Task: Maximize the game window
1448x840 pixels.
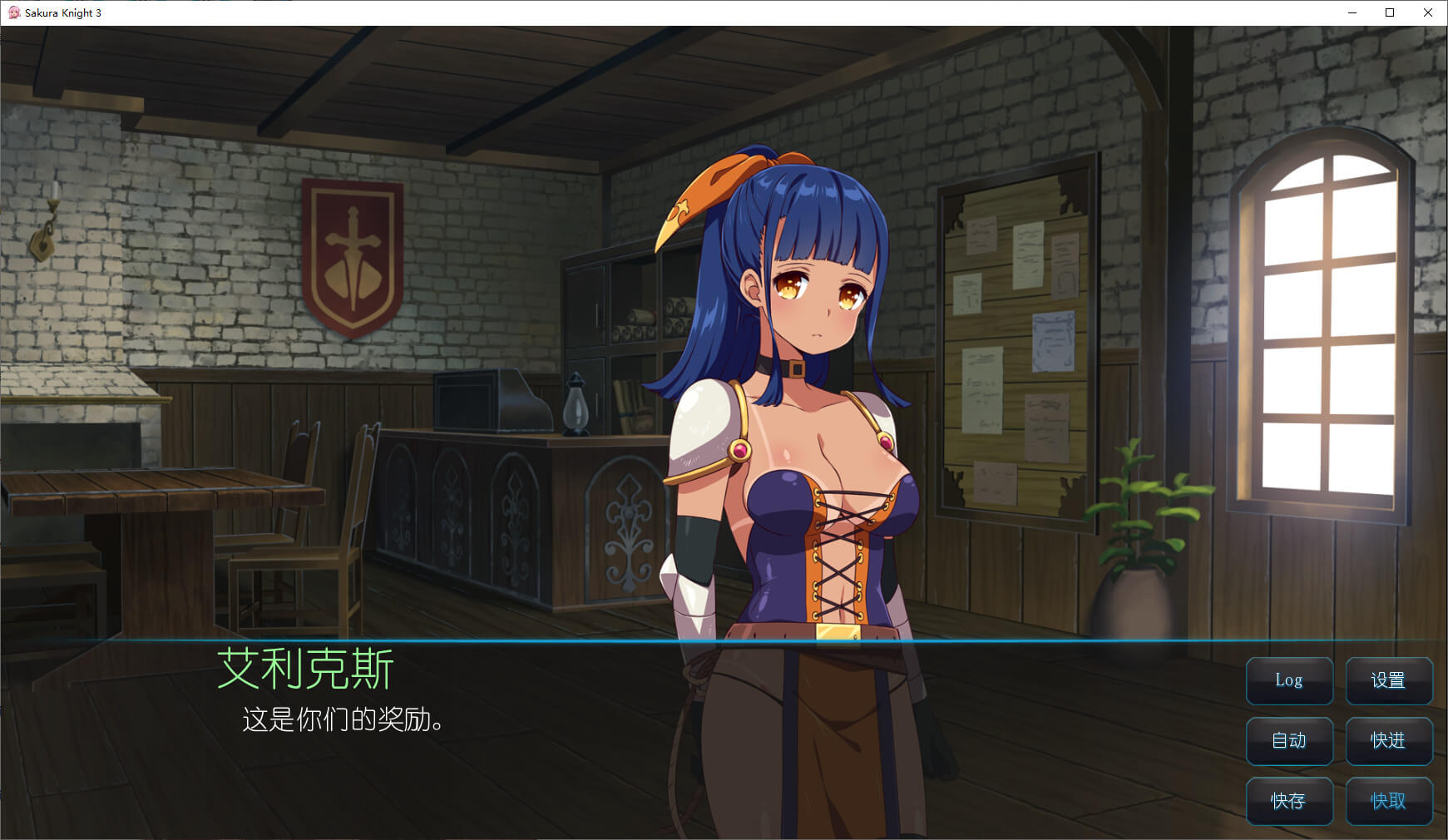Action: tap(1390, 12)
